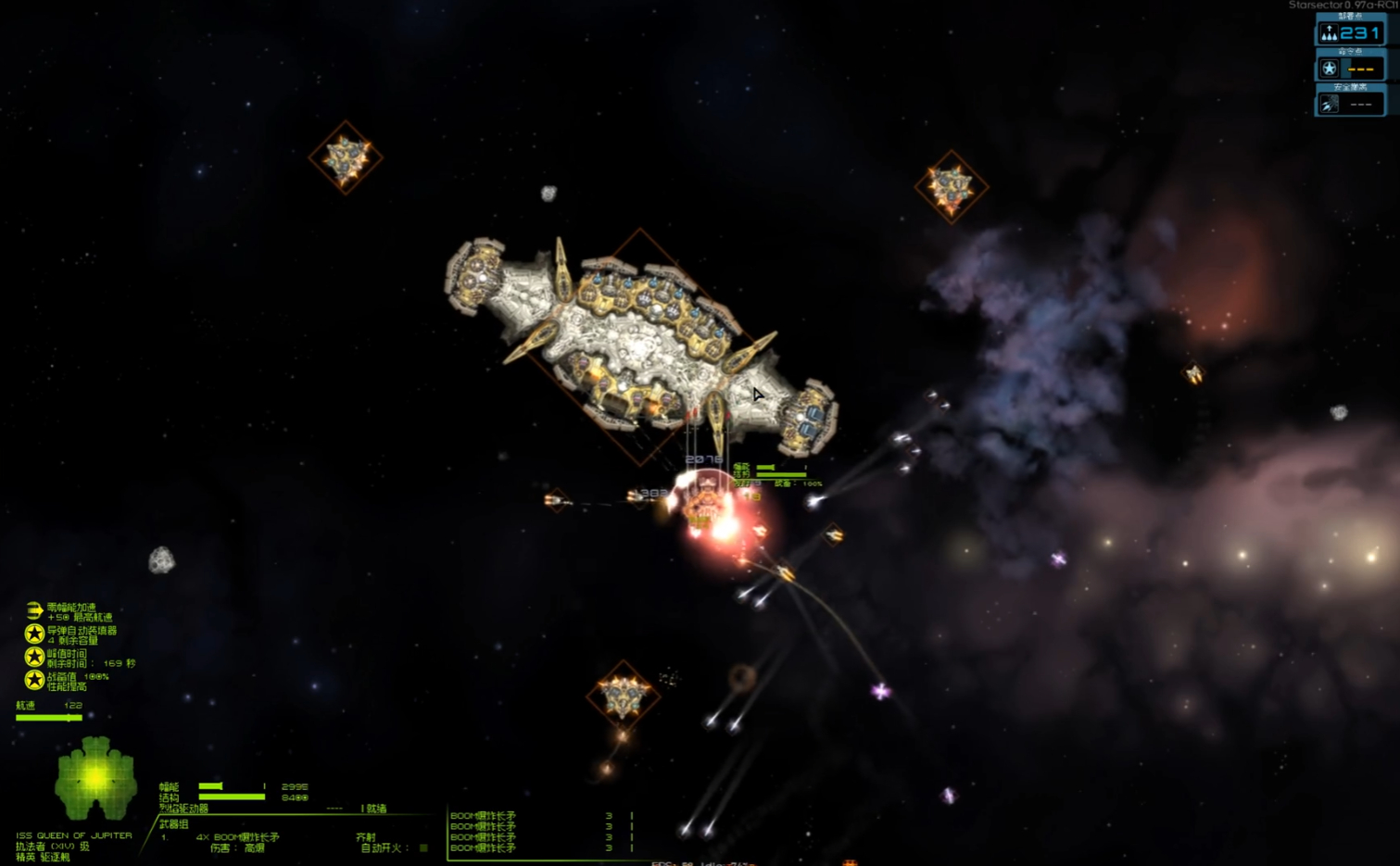
Task: Select the command points star icon
Action: point(1329,69)
